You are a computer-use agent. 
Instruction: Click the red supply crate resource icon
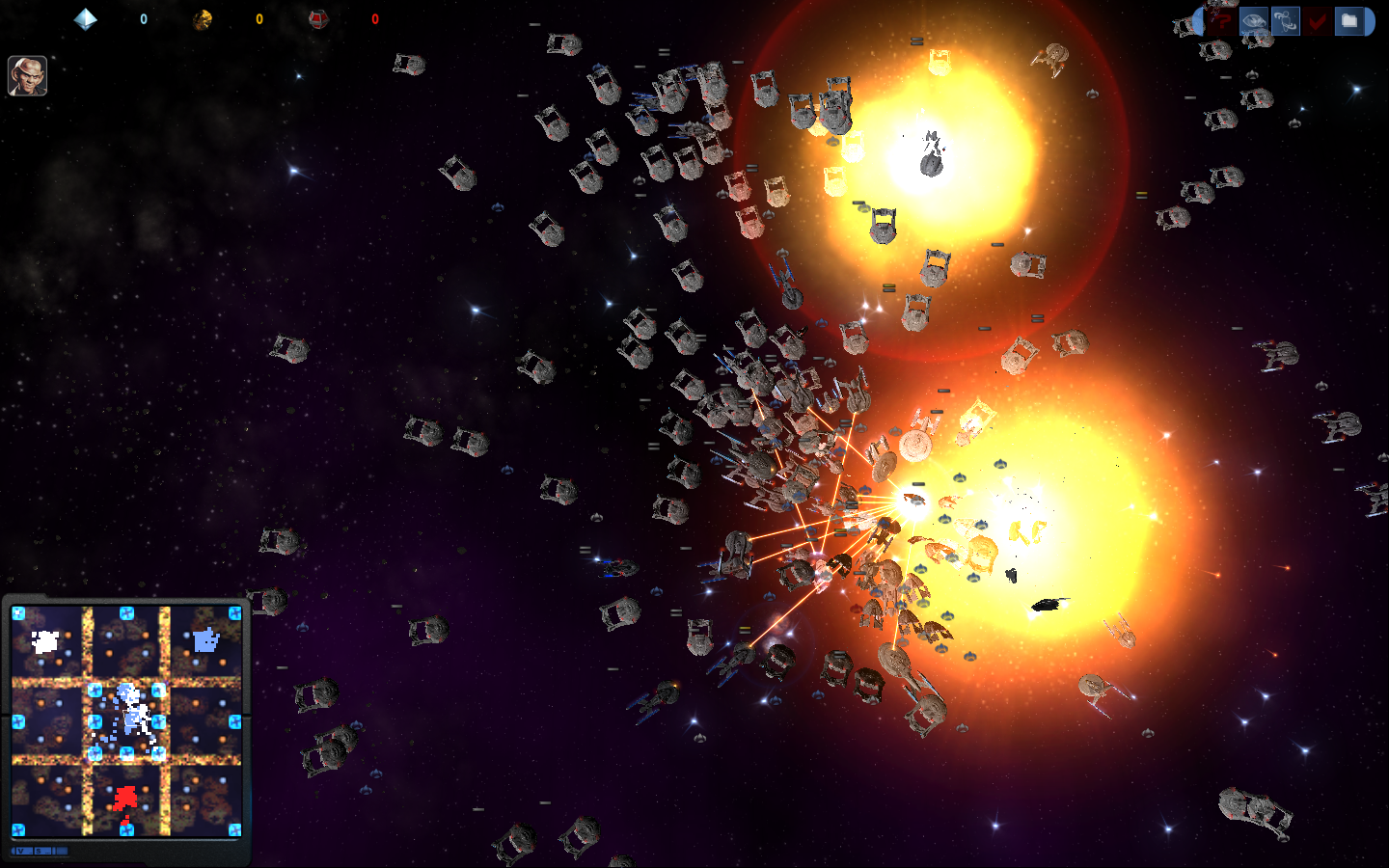(318, 19)
